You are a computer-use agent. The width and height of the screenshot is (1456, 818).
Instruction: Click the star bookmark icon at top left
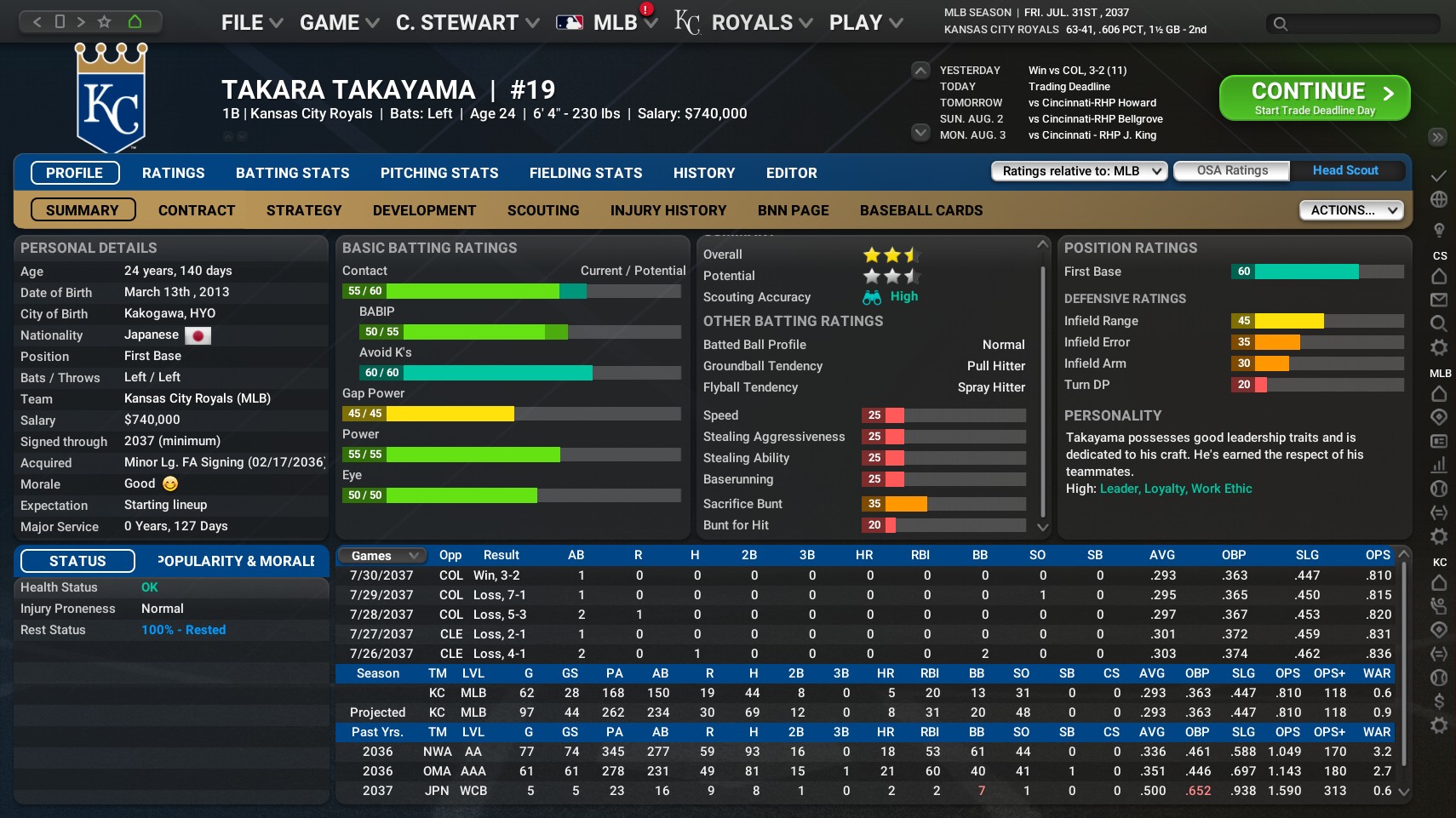coord(105,23)
